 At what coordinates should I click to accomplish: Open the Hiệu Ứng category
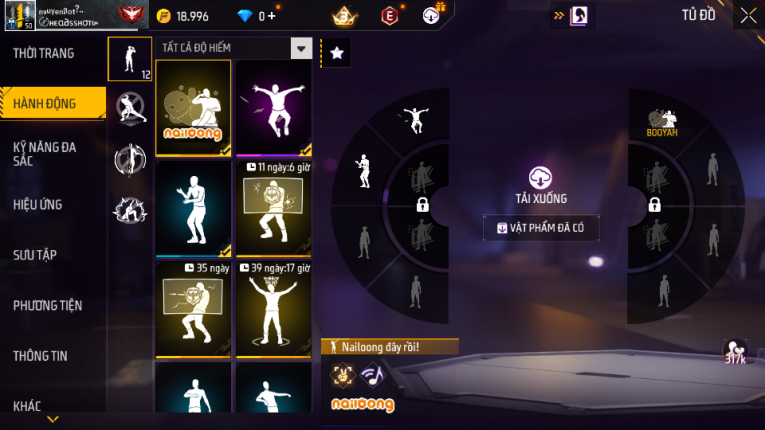[x=38, y=205]
